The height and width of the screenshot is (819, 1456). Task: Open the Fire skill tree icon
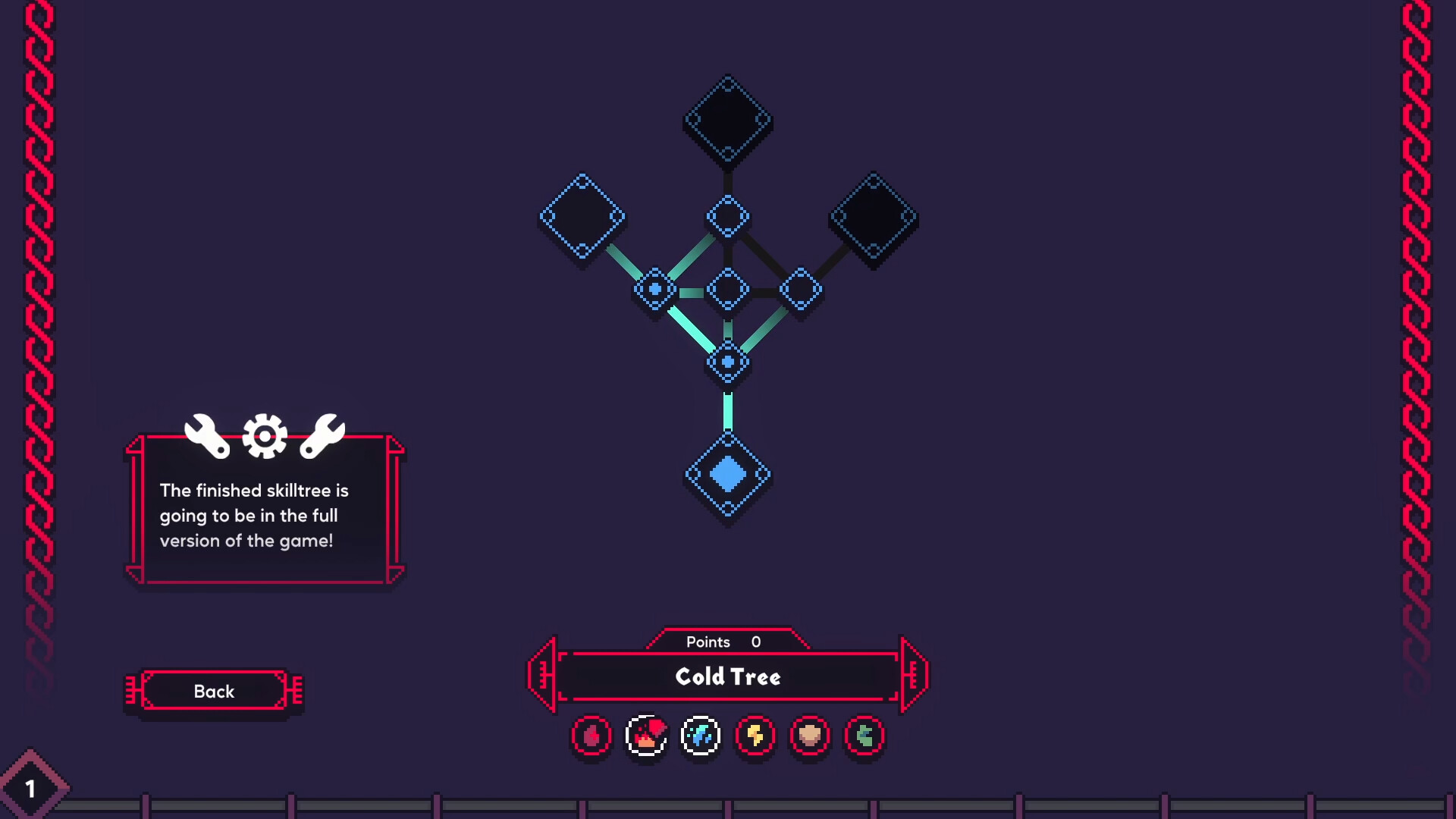pyautogui.click(x=646, y=734)
